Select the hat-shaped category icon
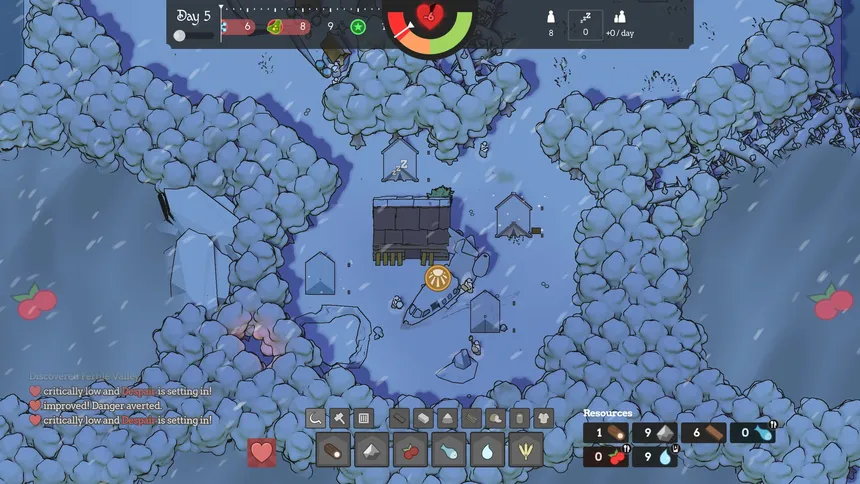Viewport: 860px width, 484px height. coord(496,418)
